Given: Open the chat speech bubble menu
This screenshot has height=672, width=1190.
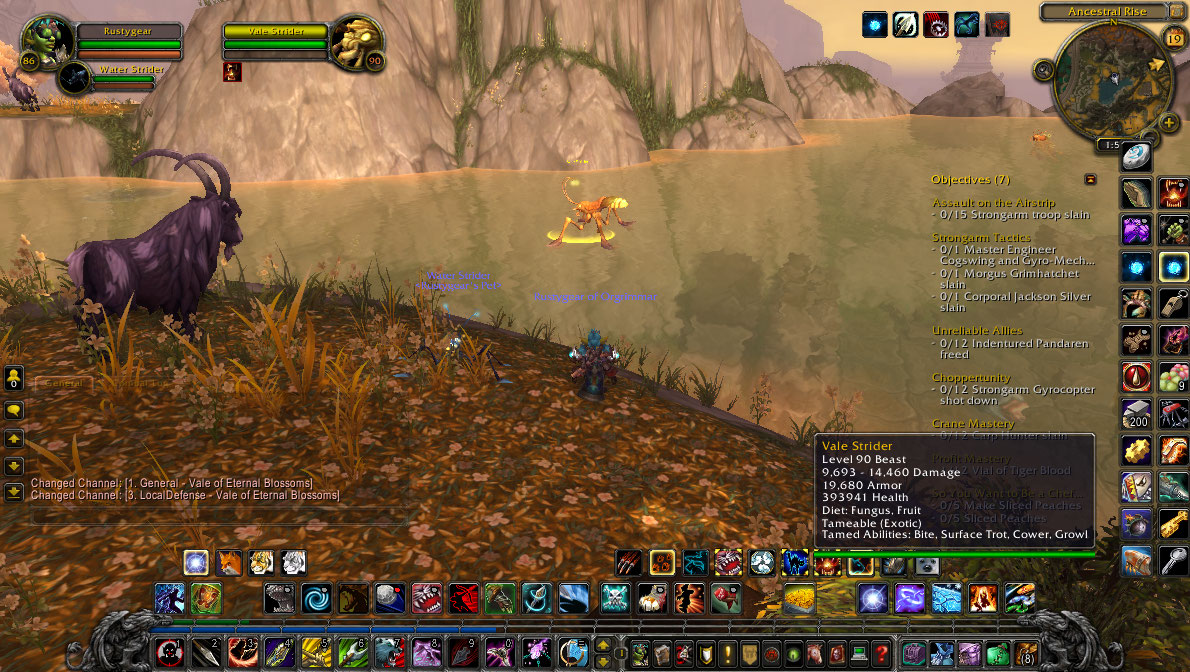Looking at the screenshot, I should pos(14,410).
